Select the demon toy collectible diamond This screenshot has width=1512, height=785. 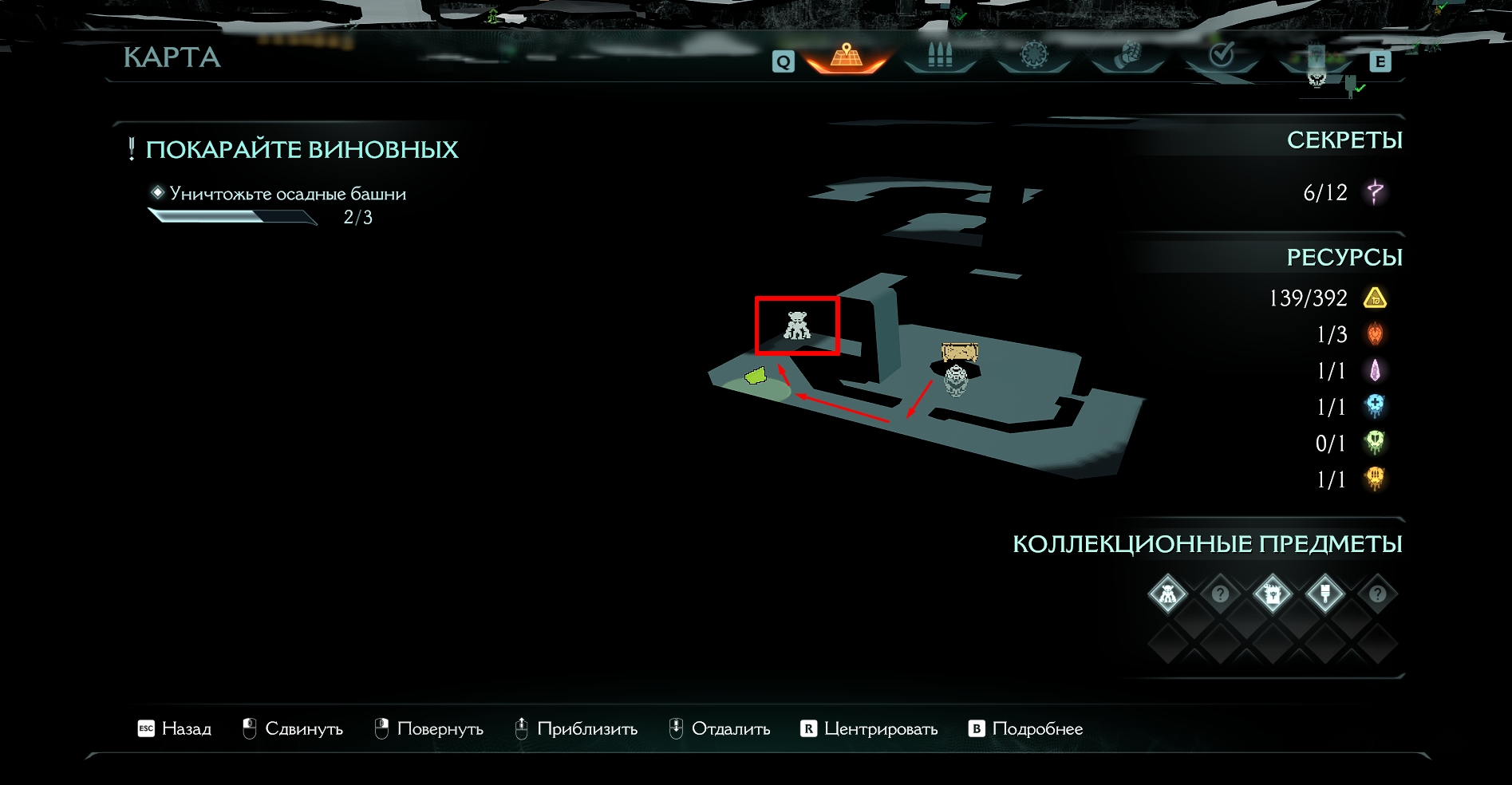(1167, 594)
